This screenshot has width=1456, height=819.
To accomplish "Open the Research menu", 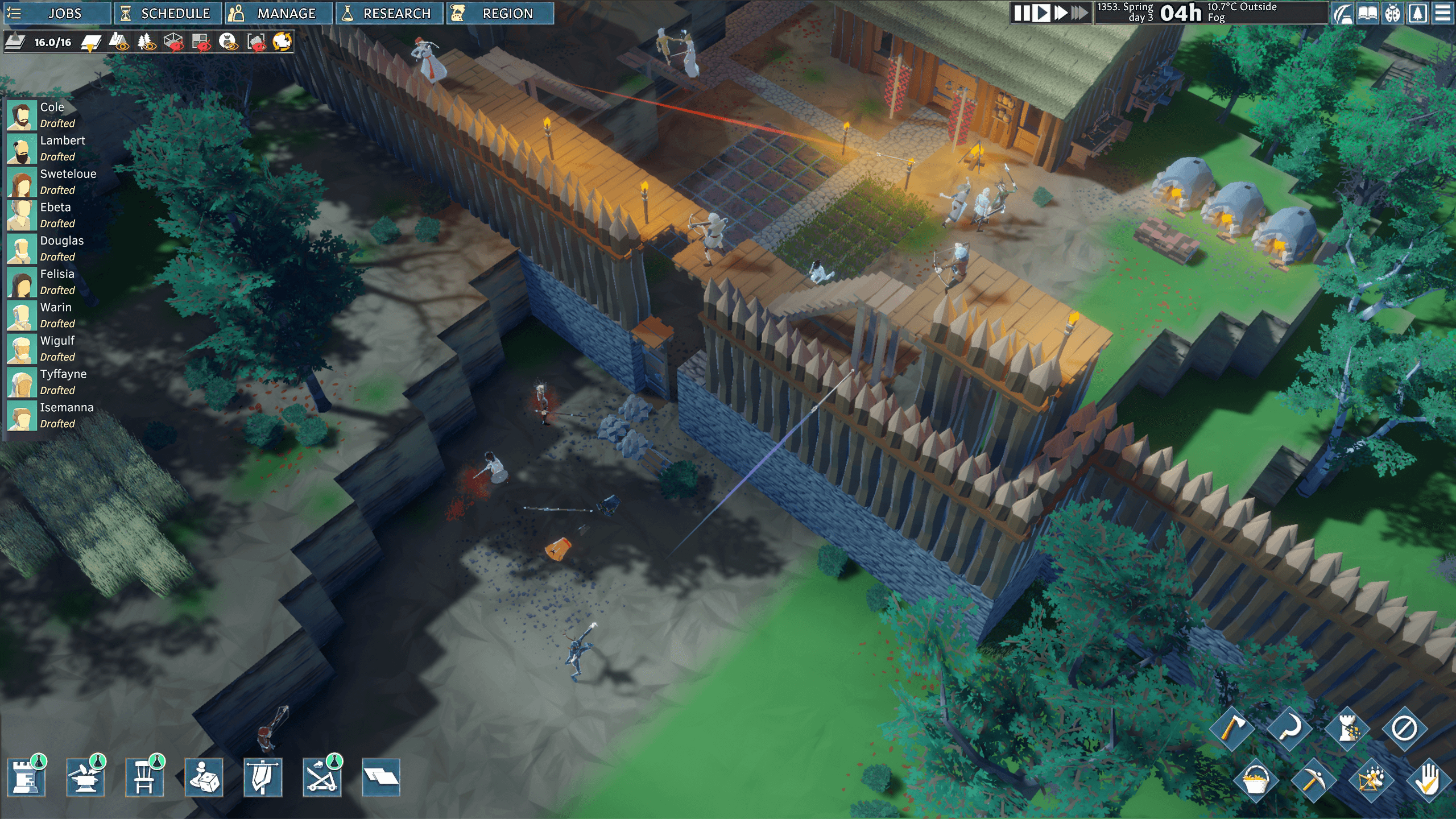I will click(x=389, y=13).
